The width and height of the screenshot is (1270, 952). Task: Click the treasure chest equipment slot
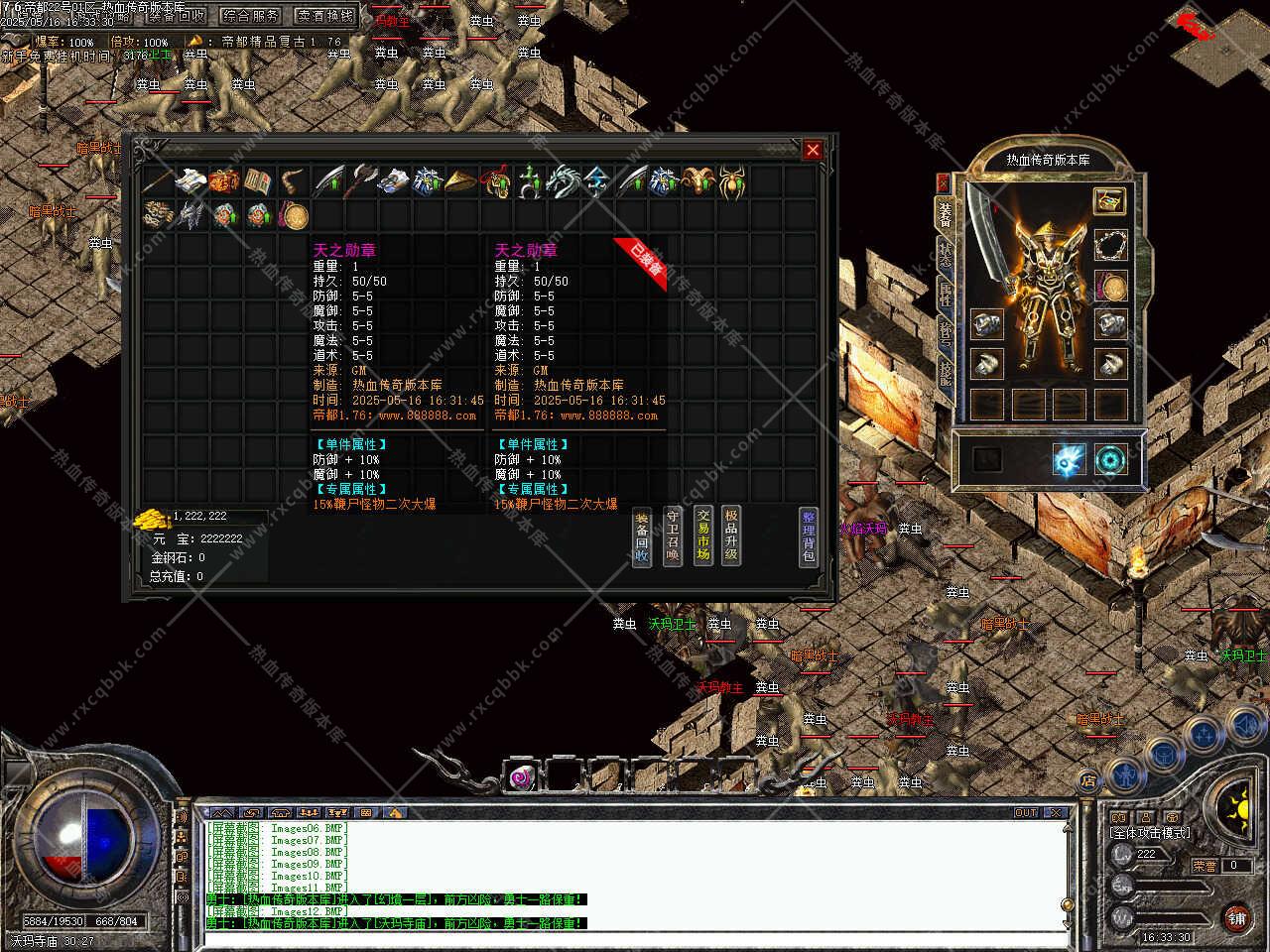coord(1109,200)
